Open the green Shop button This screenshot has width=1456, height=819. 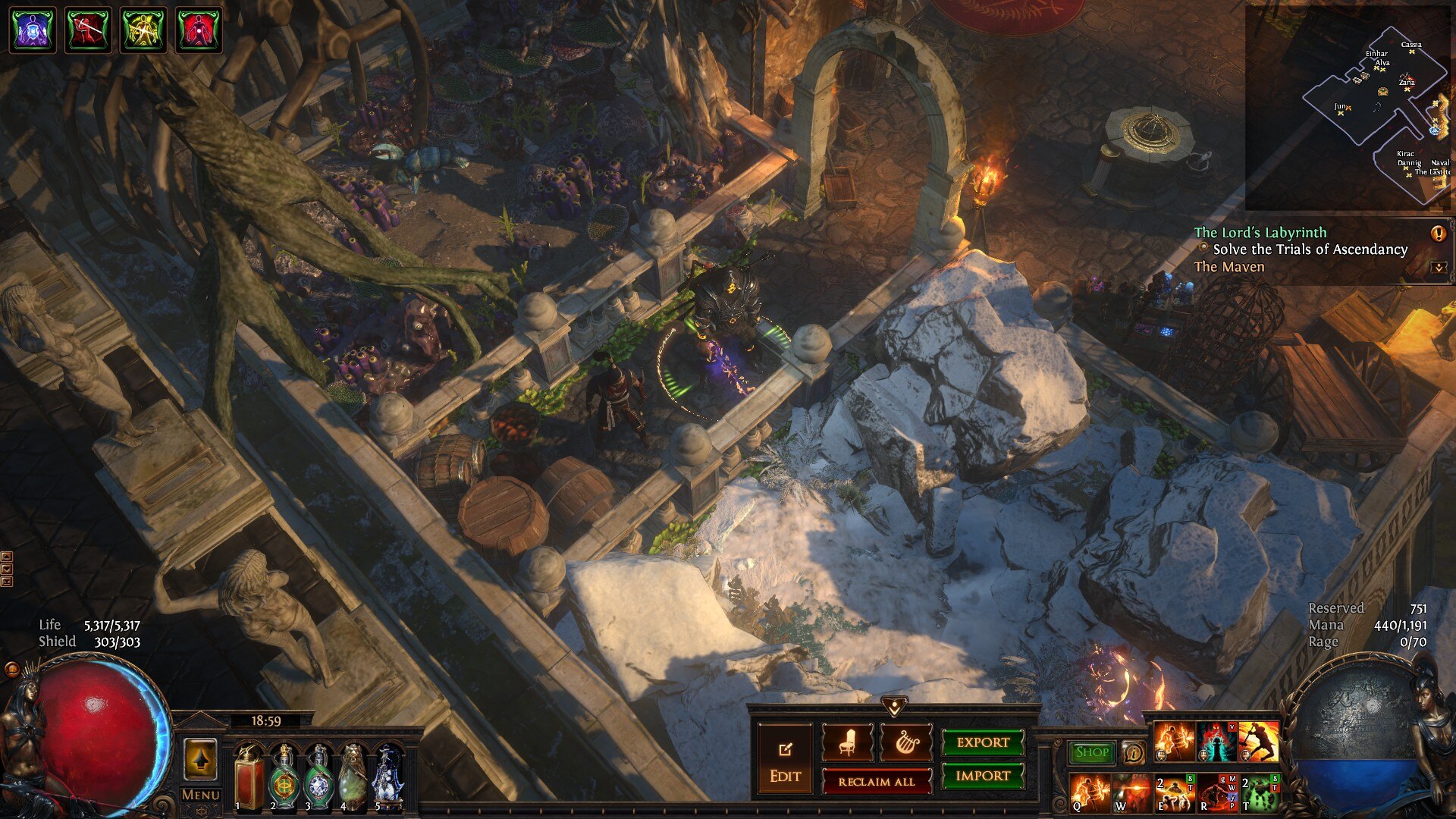point(1092,752)
